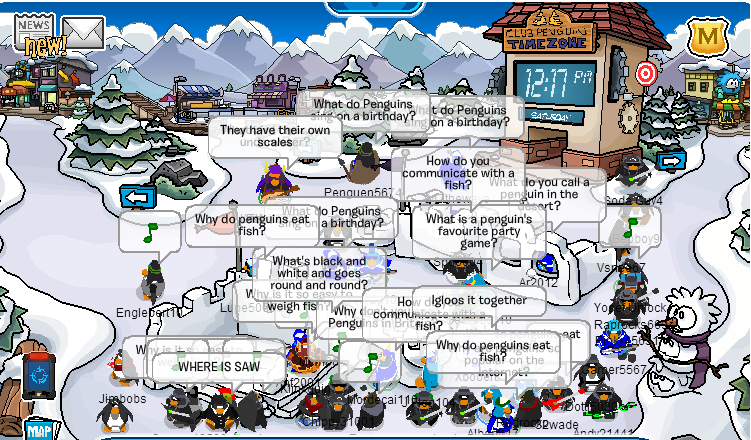Open the blue spy phone

pos(37,375)
